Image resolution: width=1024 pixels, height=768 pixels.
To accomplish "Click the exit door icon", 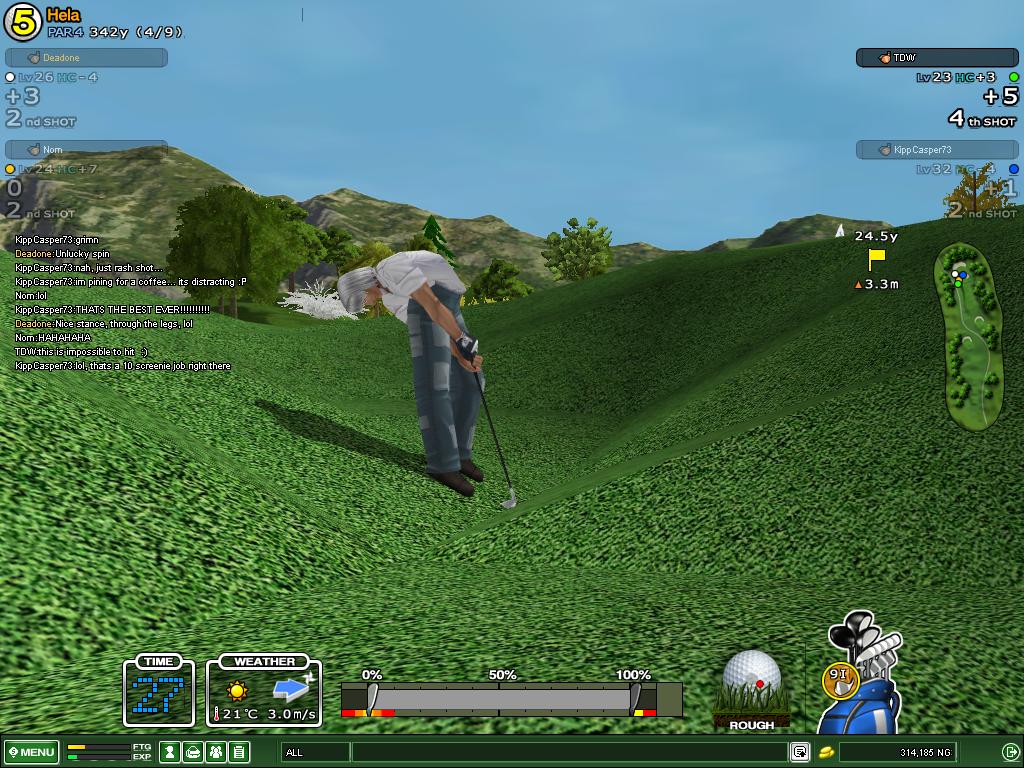I will coord(1010,752).
